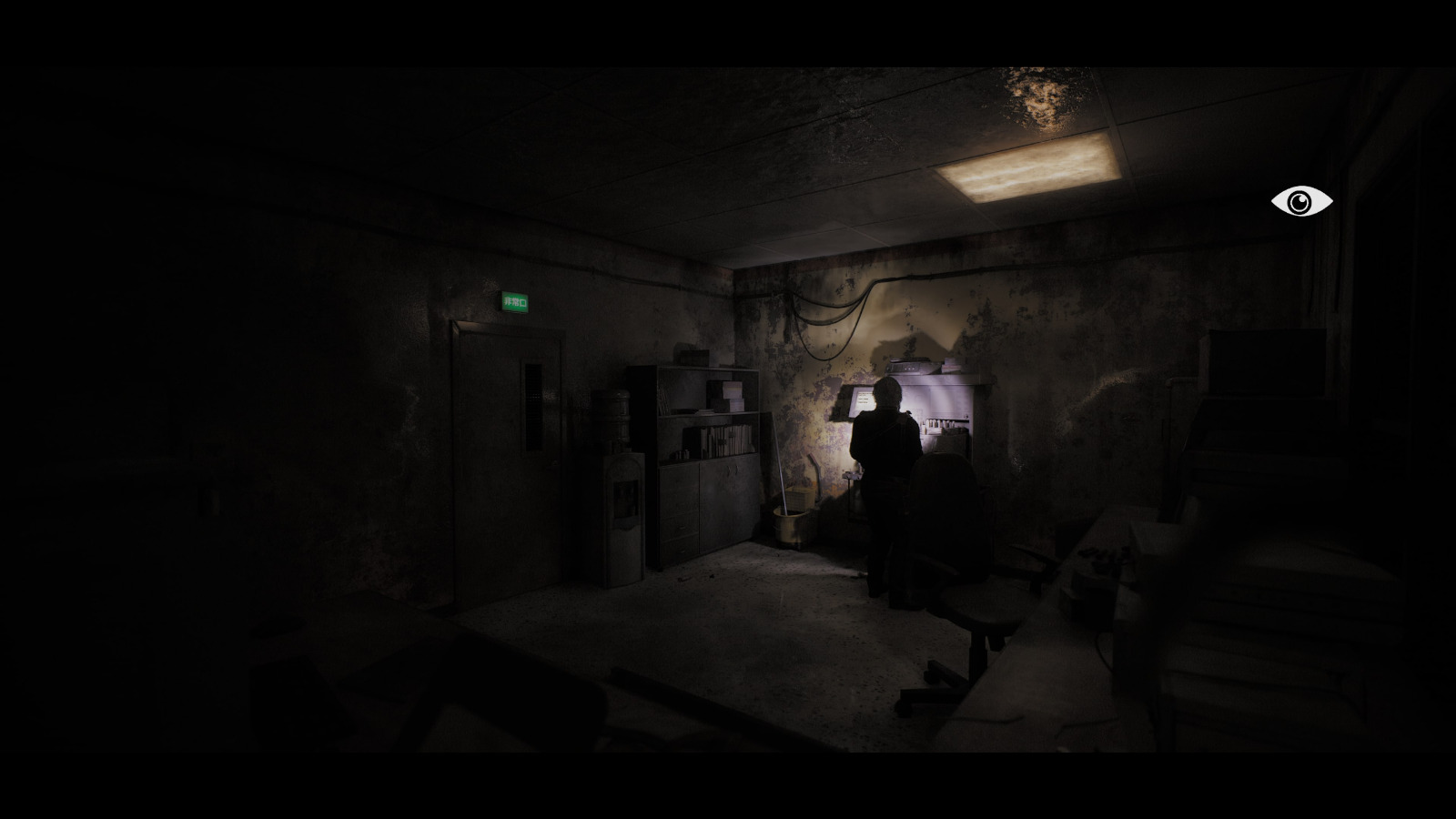1456x819 pixels.
Task: Click the illuminated note on the console stand
Action: (x=863, y=397)
